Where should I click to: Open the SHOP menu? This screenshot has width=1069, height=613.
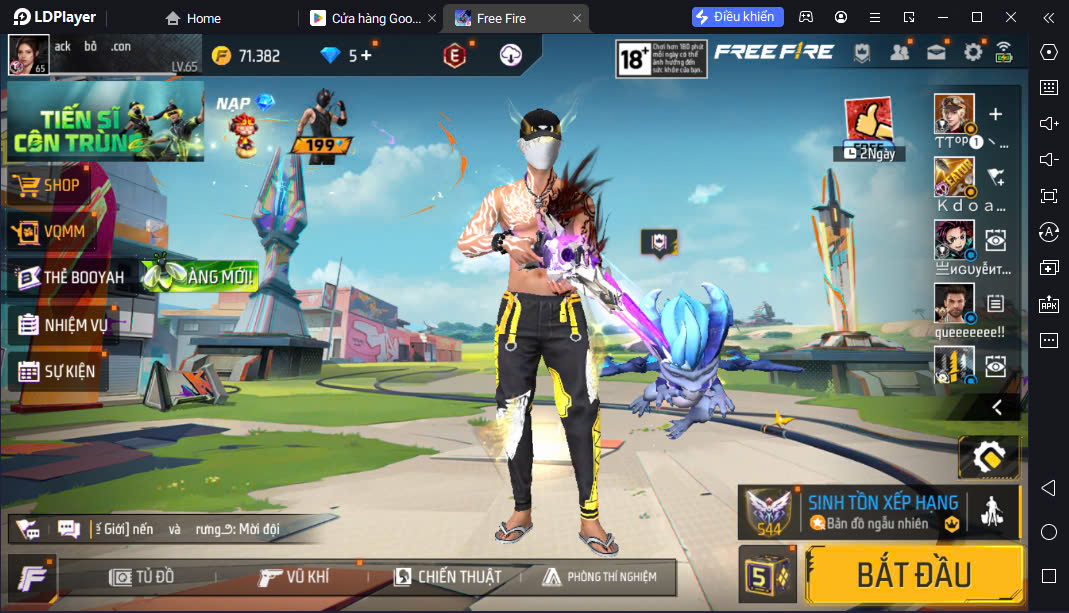tap(60, 185)
